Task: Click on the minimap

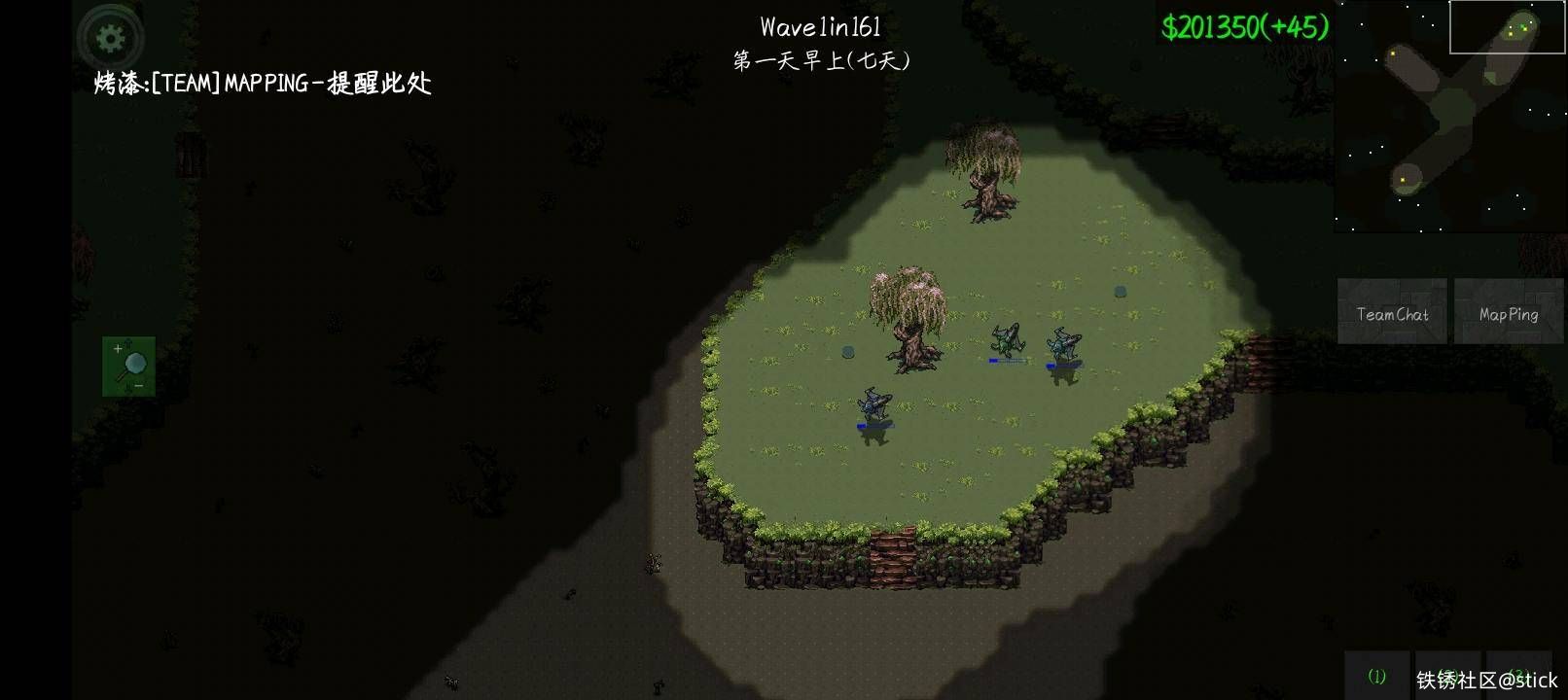Action: [x=1449, y=117]
